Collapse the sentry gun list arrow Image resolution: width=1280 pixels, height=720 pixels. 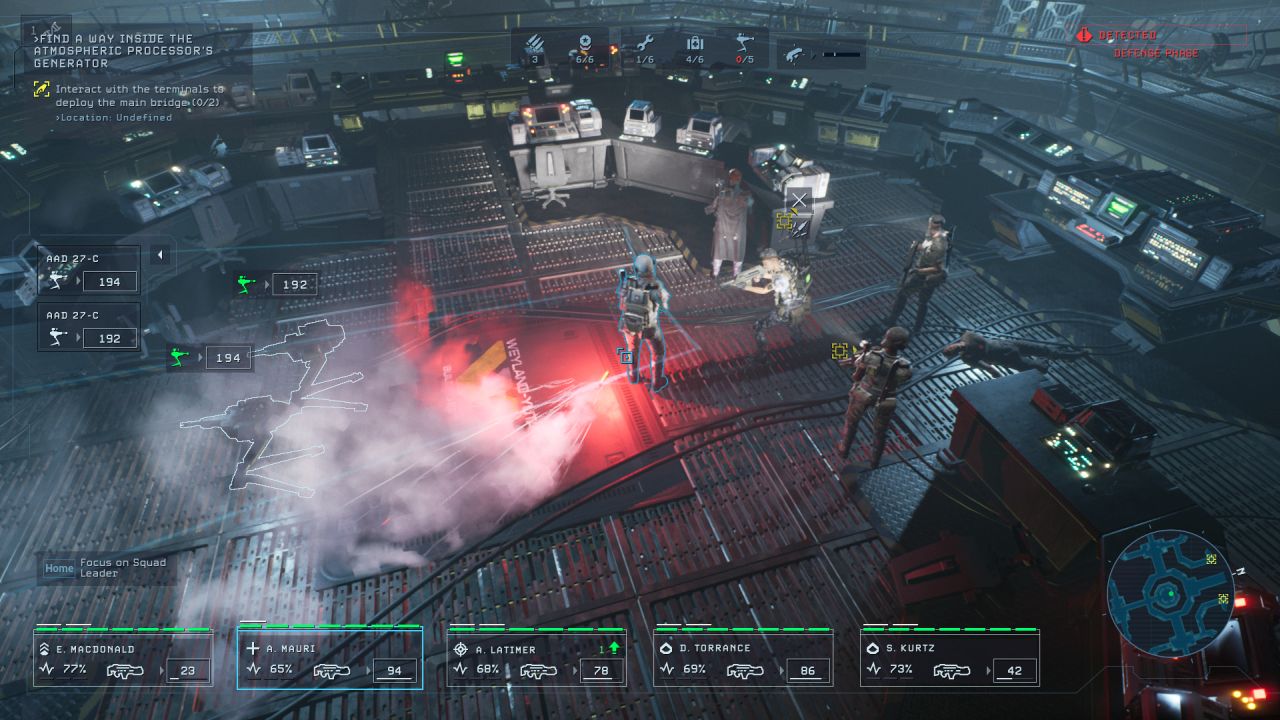tap(159, 256)
